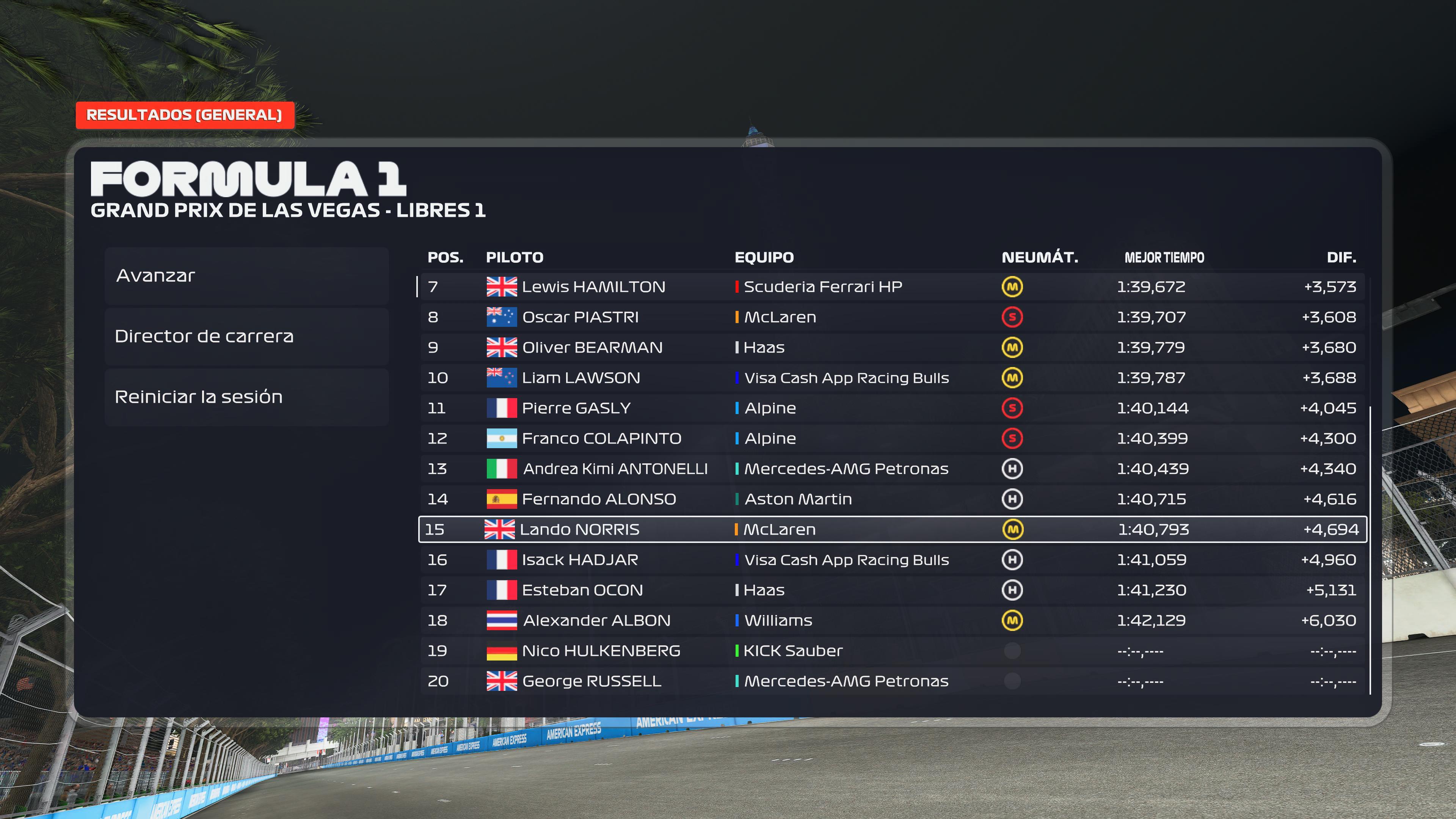The width and height of the screenshot is (1456, 819).
Task: Highlight Oliver BEARMAN in the standings
Action: coord(892,348)
